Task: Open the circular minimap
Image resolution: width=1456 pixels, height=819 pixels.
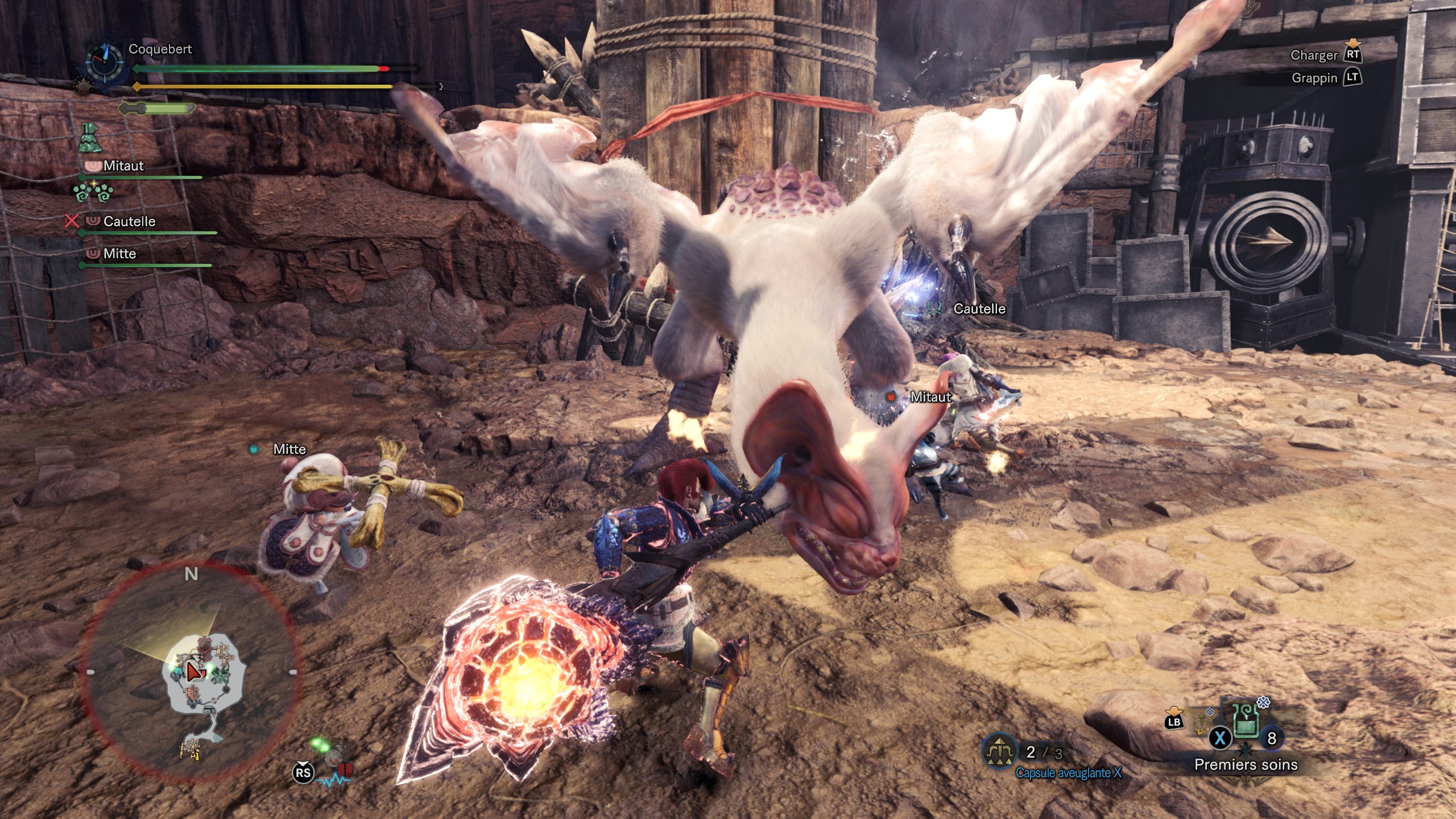Action: [191, 672]
